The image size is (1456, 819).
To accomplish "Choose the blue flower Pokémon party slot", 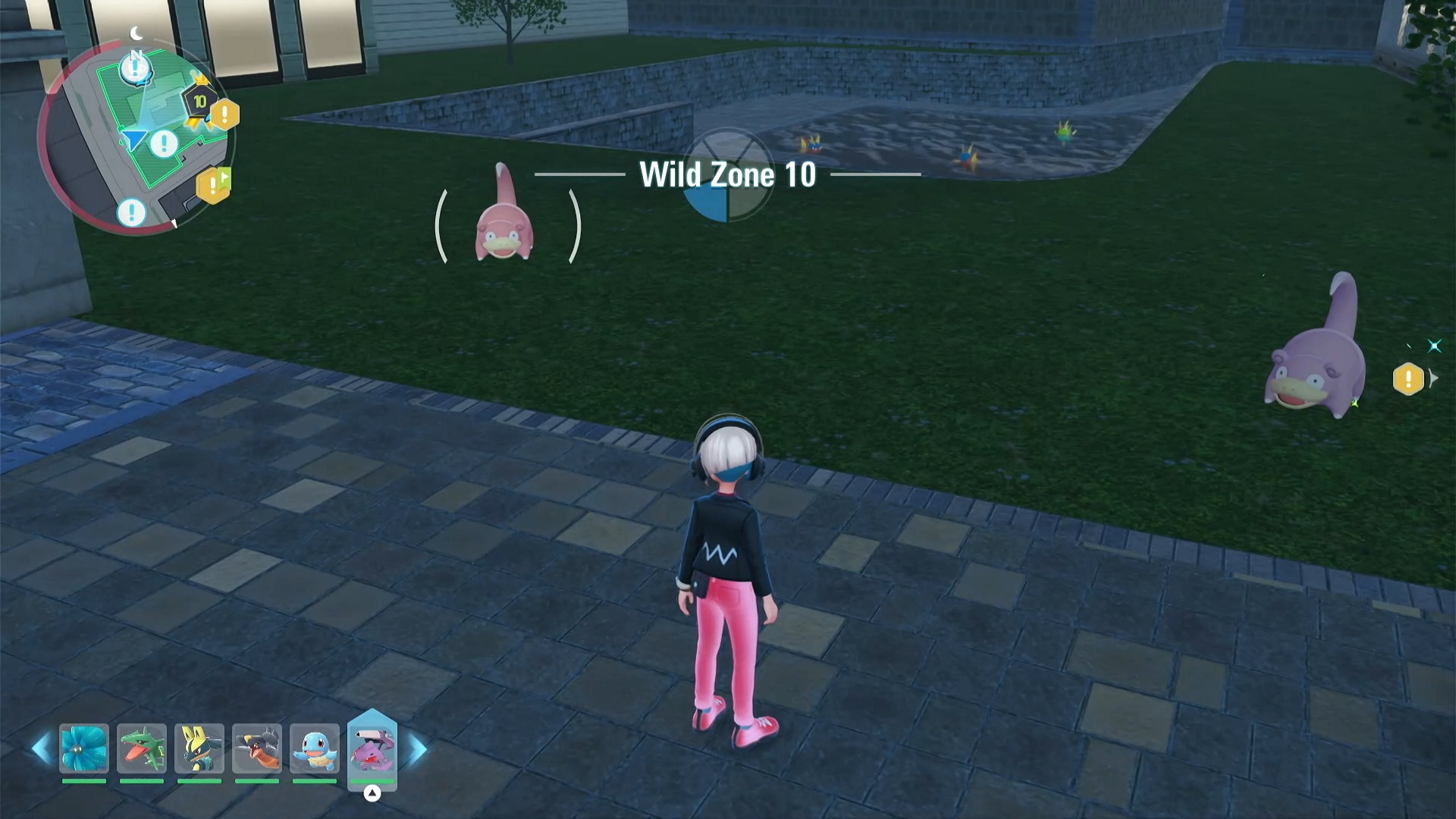I will click(x=84, y=748).
